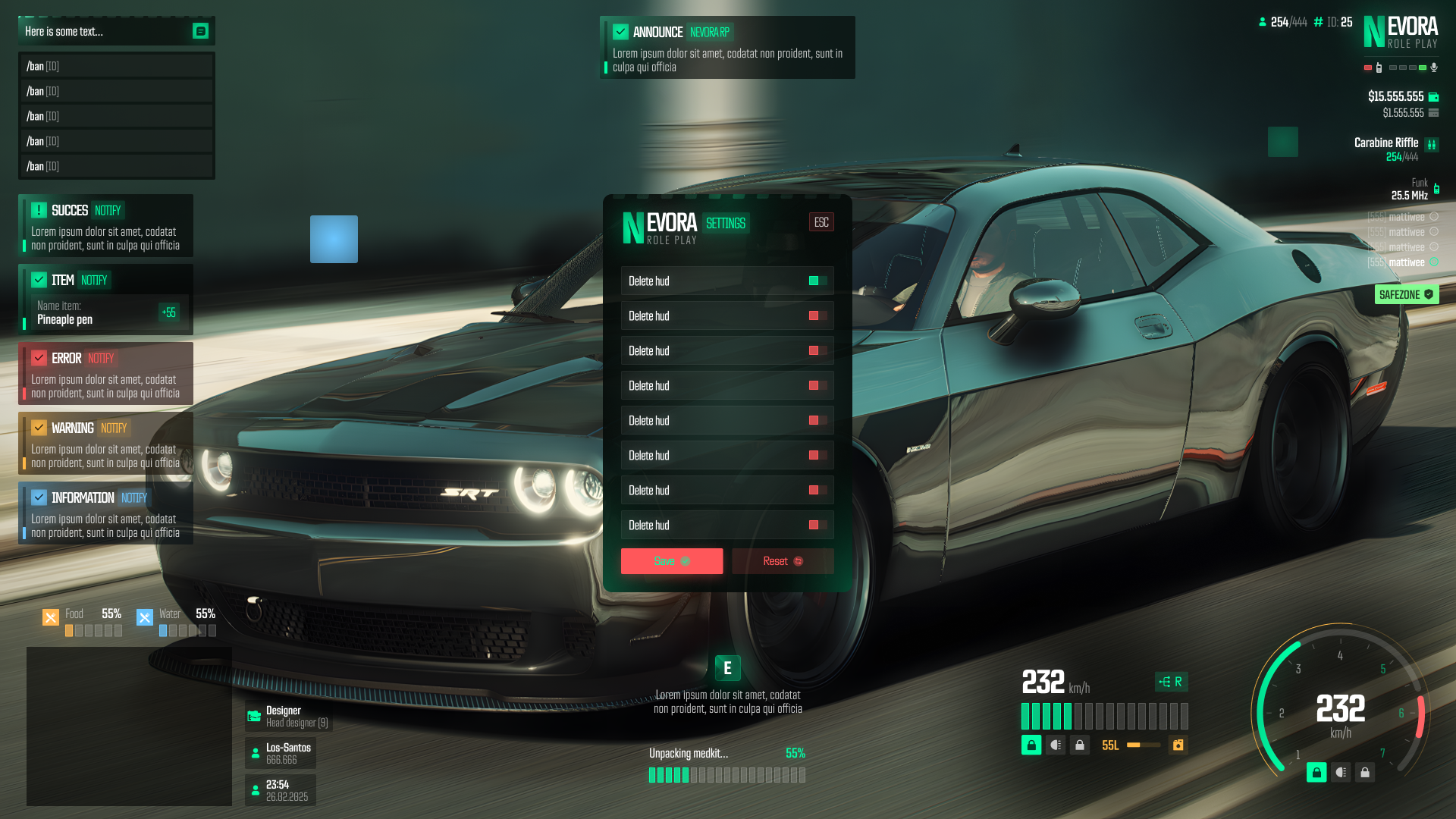Click the X icon next to the Food bar
Viewport: 1456px width, 819px height.
pyautogui.click(x=51, y=617)
